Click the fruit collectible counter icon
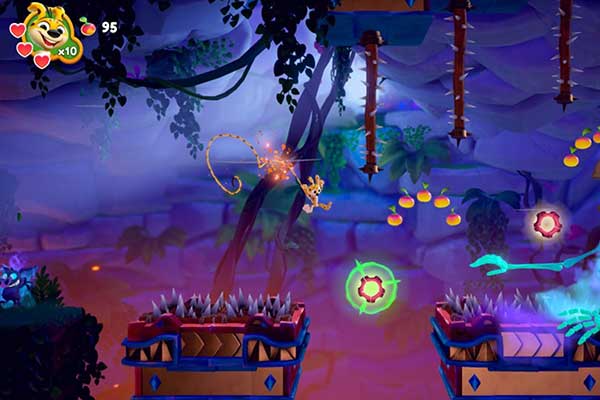The height and width of the screenshot is (400, 600). [x=88, y=27]
